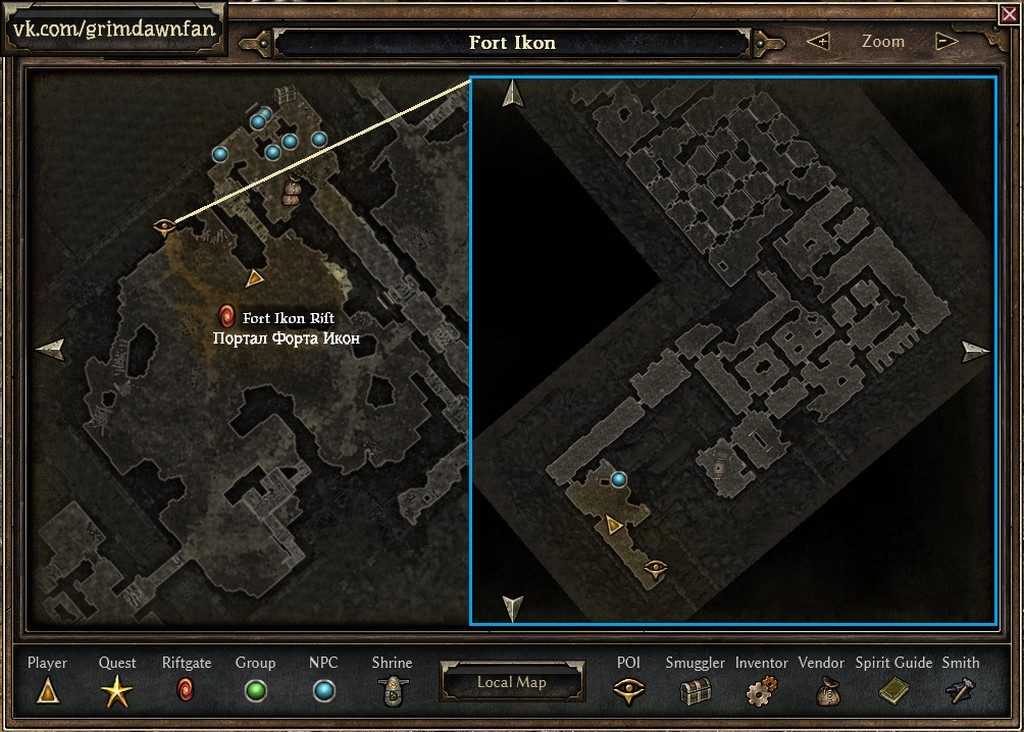The height and width of the screenshot is (732, 1024).
Task: Toggle the Riftgate legend entry
Action: click(186, 689)
